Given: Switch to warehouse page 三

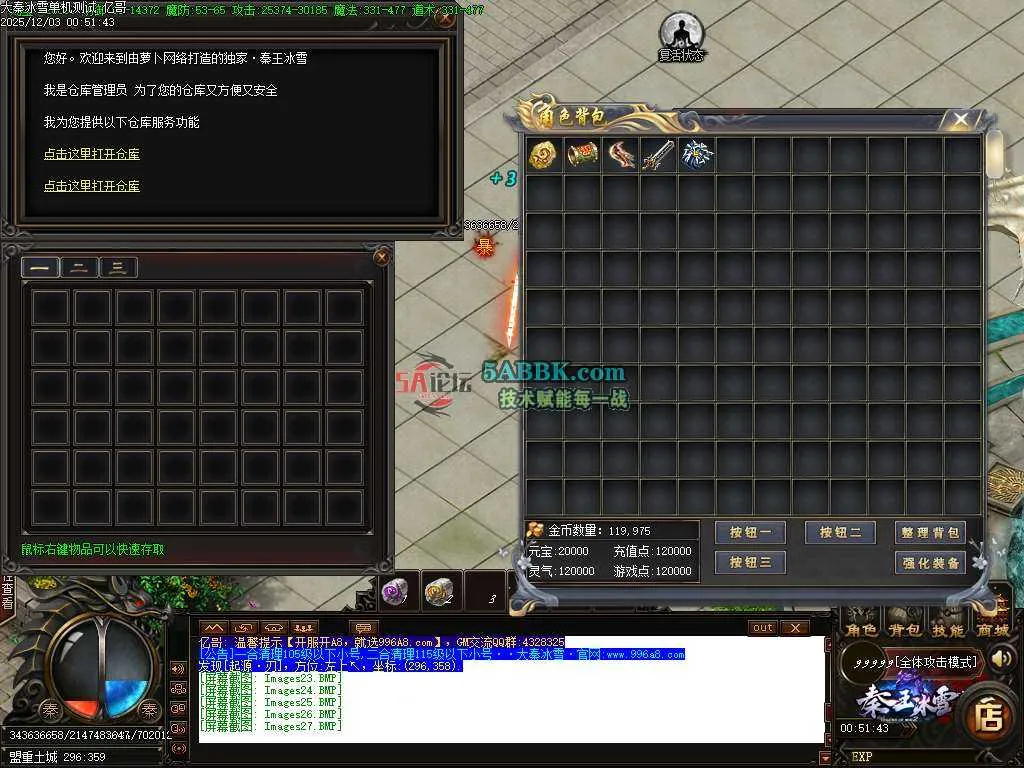Looking at the screenshot, I should pyautogui.click(x=118, y=267).
